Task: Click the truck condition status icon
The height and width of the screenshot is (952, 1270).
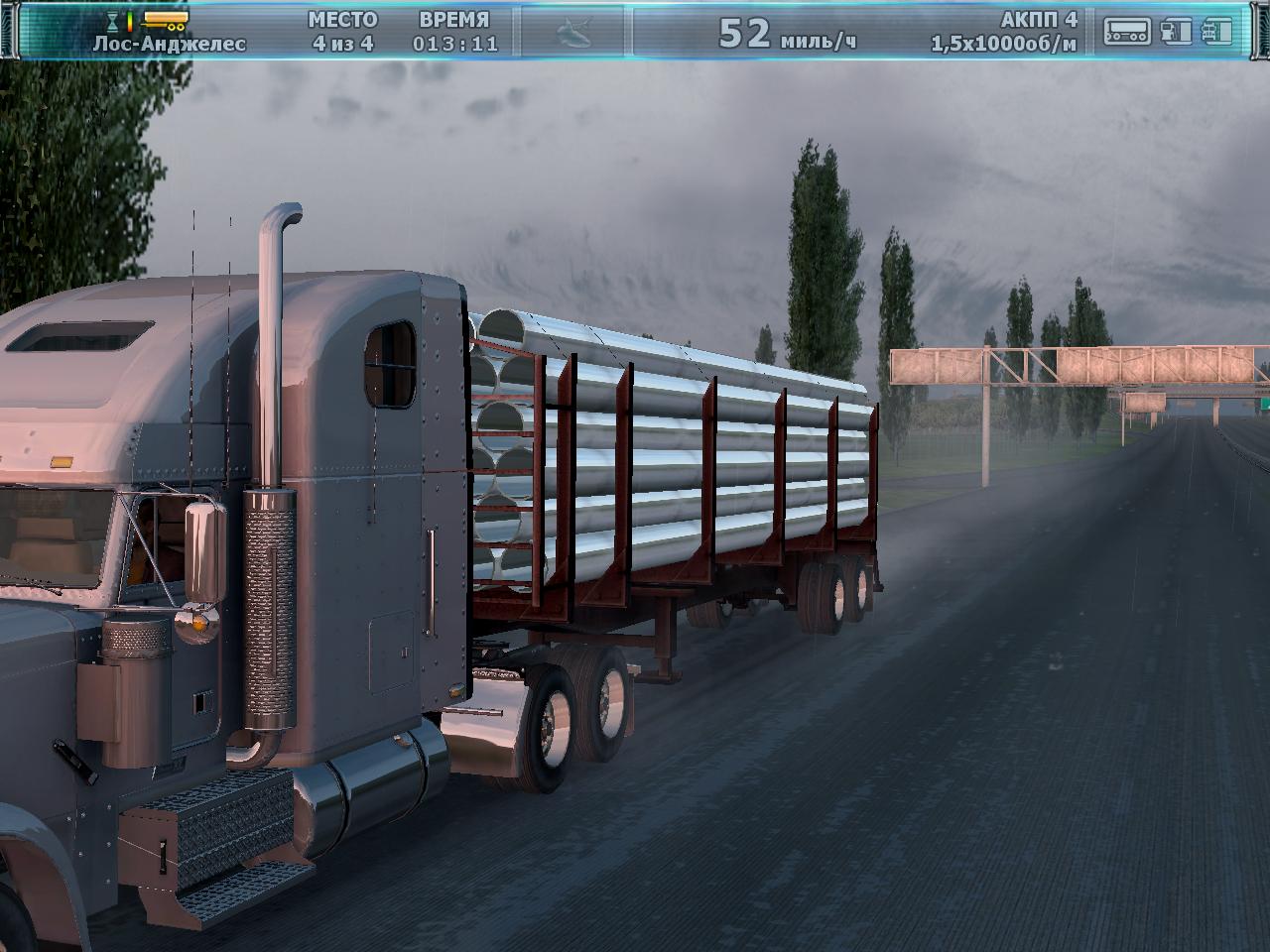Action: [x=1217, y=32]
